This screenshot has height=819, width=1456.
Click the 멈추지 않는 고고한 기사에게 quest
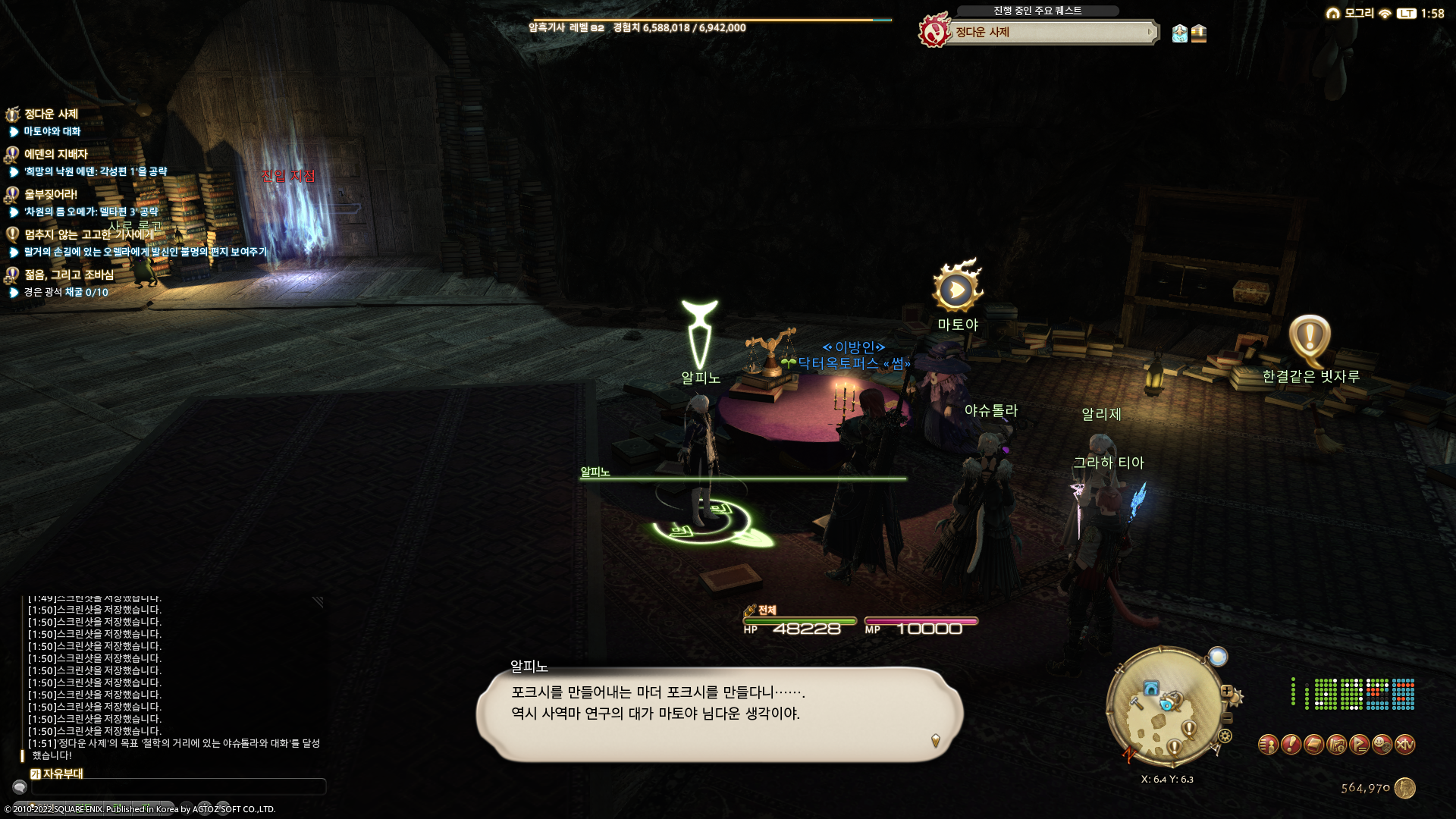89,234
